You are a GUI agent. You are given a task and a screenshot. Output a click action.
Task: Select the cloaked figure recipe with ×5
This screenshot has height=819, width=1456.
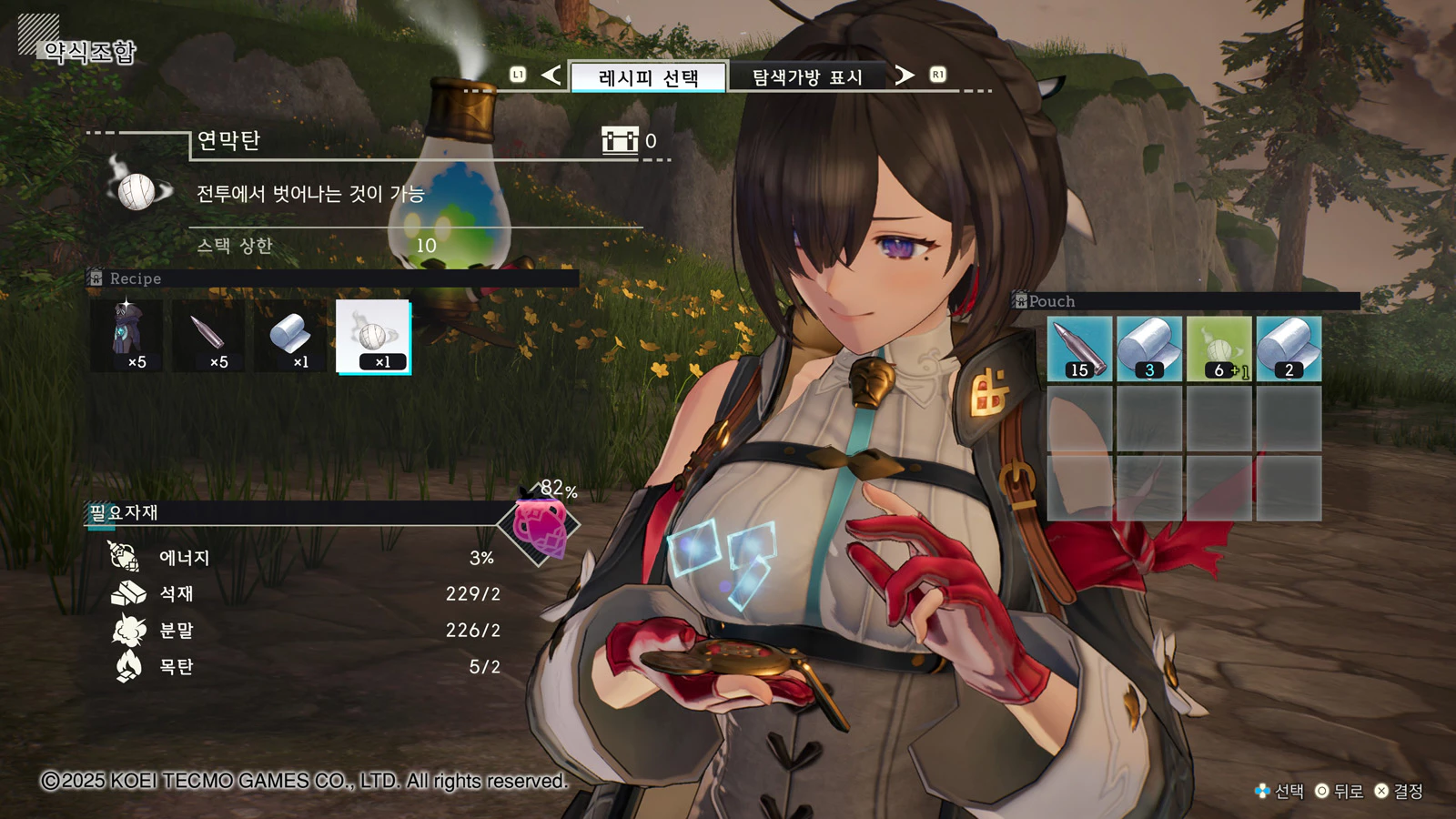point(127,337)
